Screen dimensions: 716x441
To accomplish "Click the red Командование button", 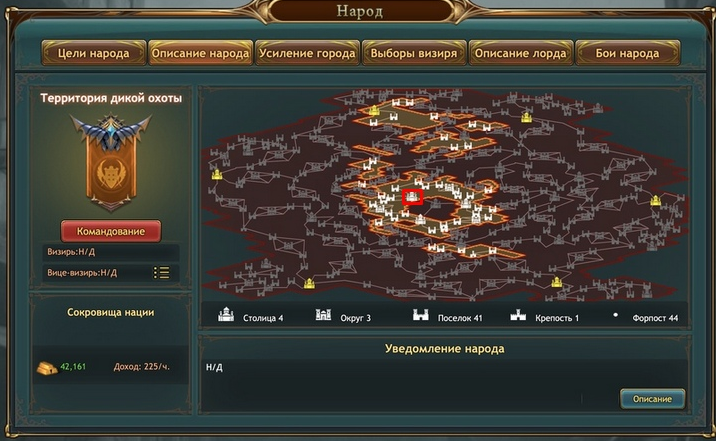I will pyautogui.click(x=111, y=231).
